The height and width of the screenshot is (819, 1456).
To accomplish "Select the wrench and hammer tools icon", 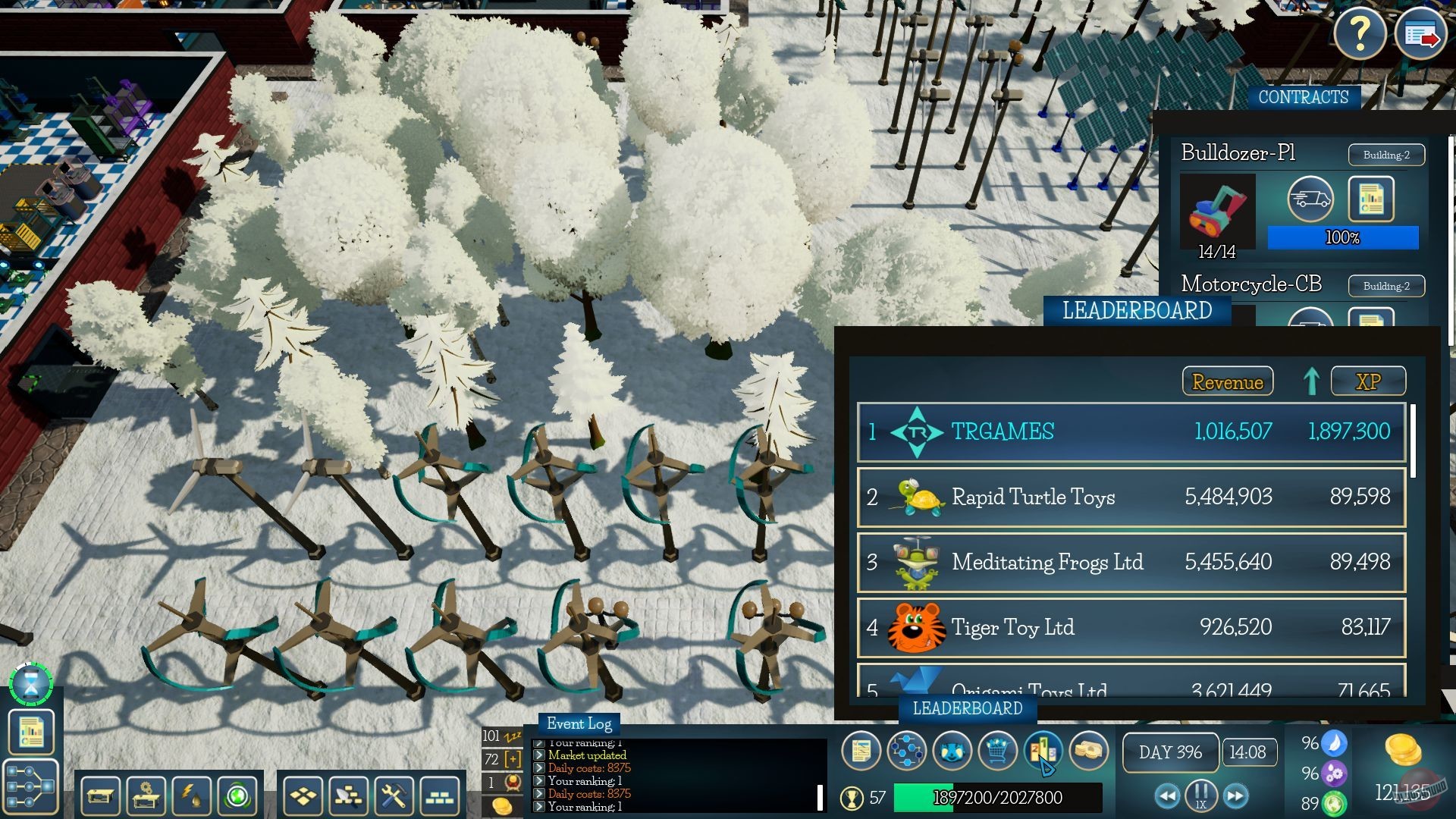I will point(395,796).
